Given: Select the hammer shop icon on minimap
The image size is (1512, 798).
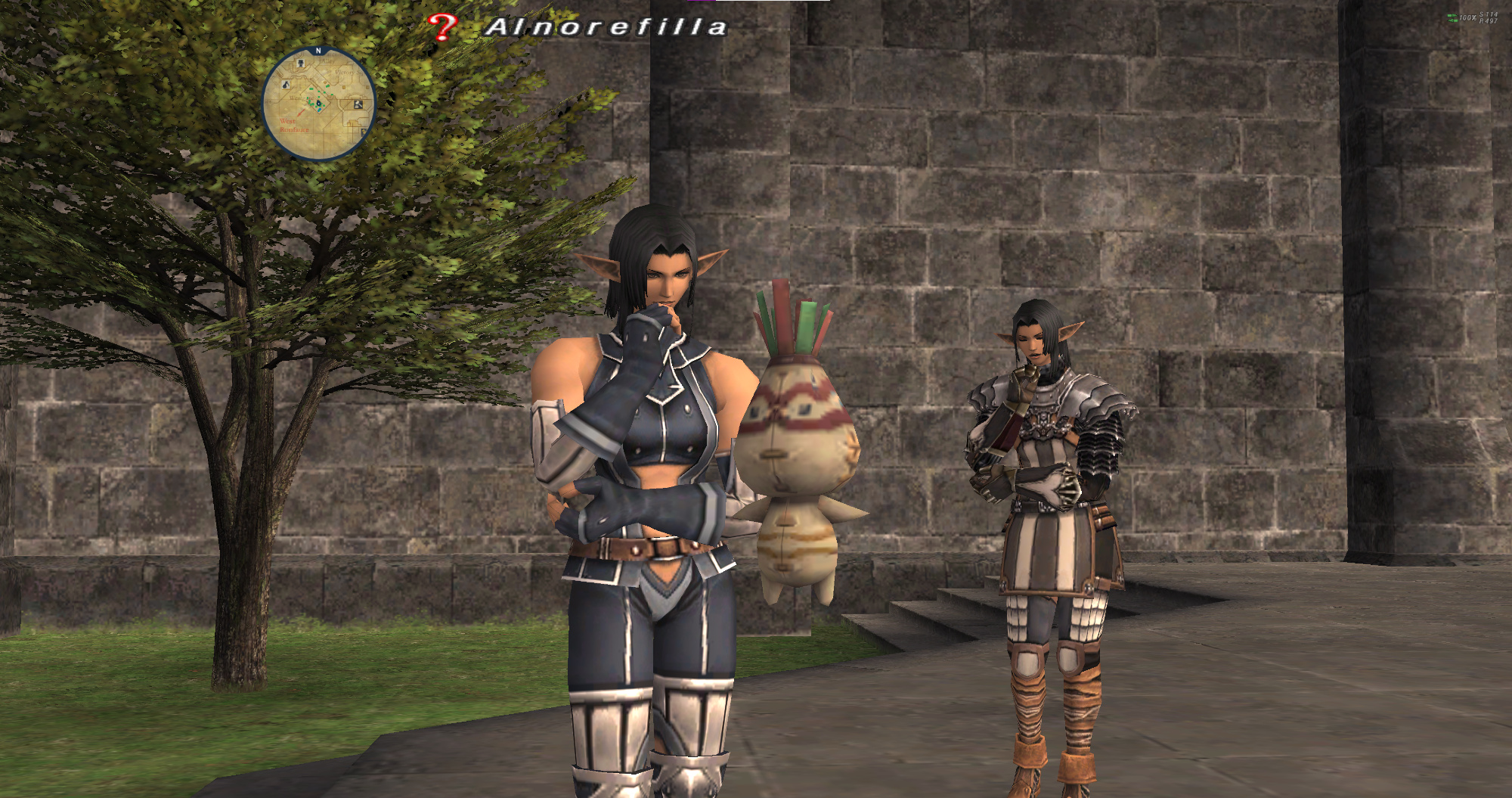Looking at the screenshot, I should coord(358,104).
